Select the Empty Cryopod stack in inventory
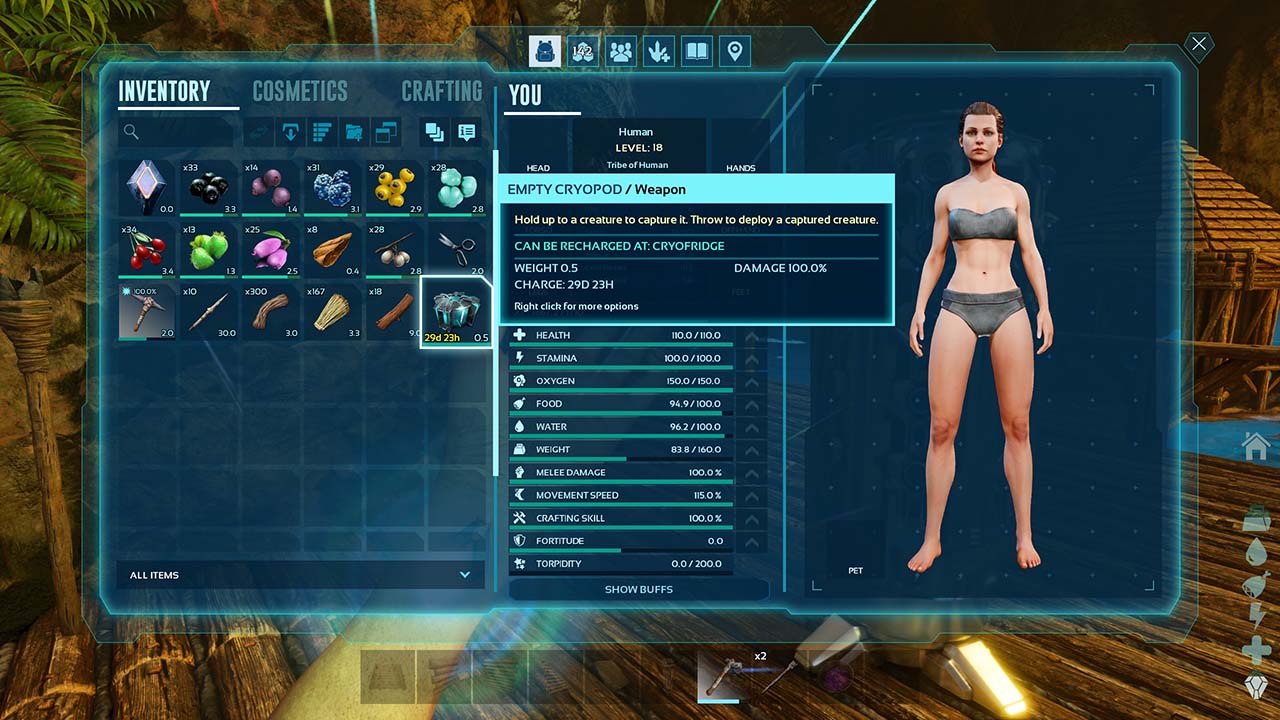The height and width of the screenshot is (720, 1280). (x=455, y=310)
